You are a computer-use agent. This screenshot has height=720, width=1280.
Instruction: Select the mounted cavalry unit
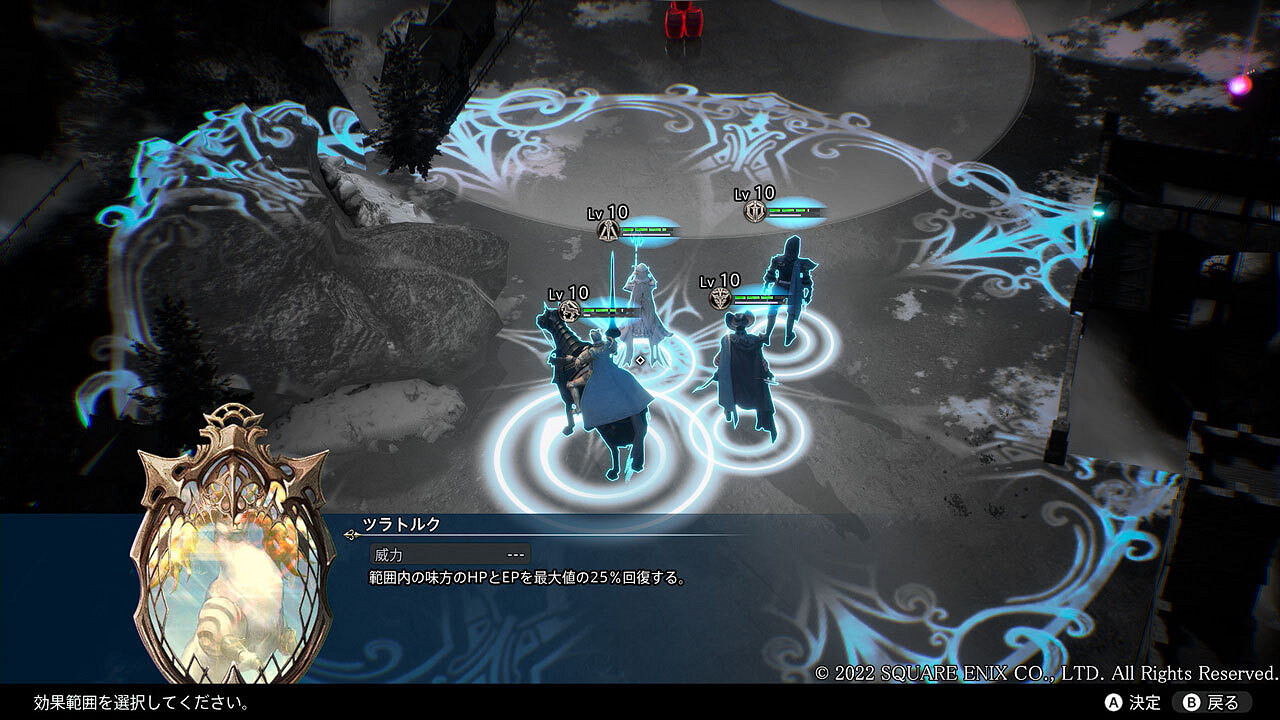pyautogui.click(x=595, y=390)
